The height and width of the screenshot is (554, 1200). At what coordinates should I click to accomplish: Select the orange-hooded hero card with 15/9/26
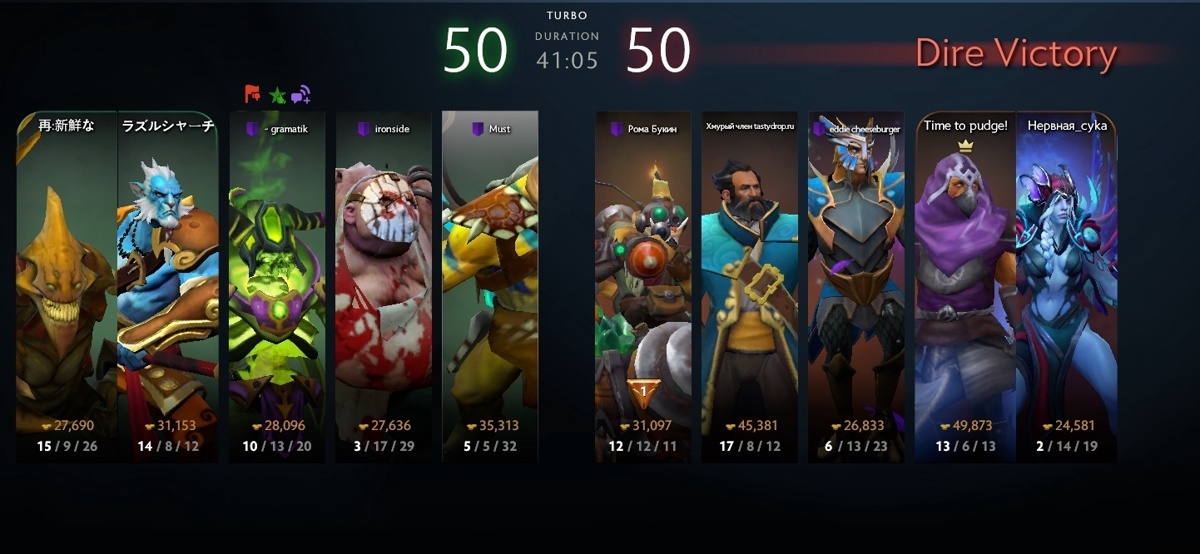pyautogui.click(x=67, y=285)
